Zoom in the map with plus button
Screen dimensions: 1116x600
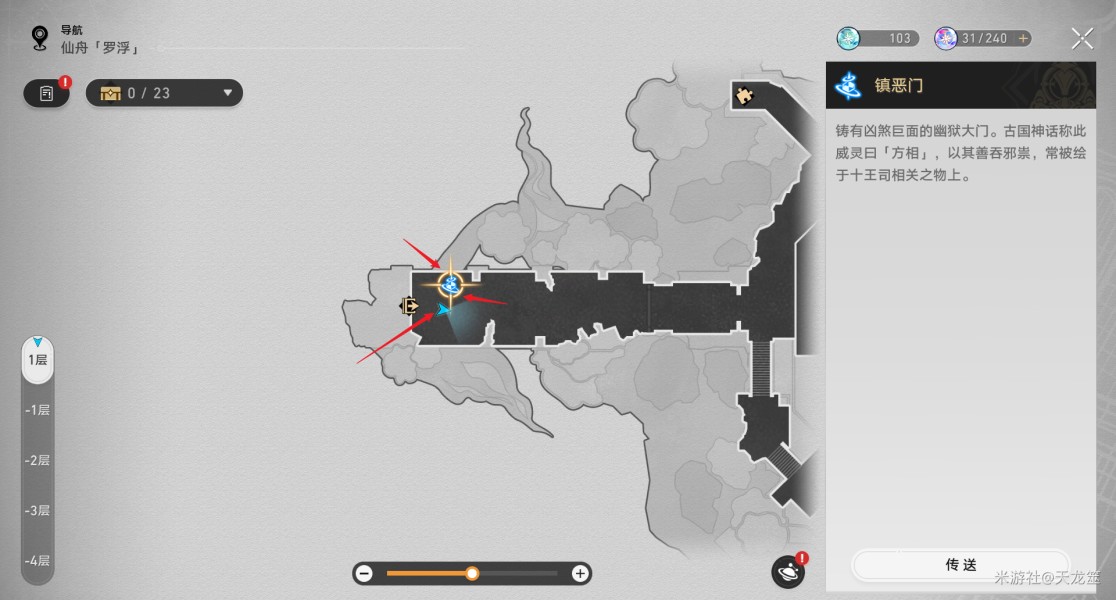click(x=580, y=574)
